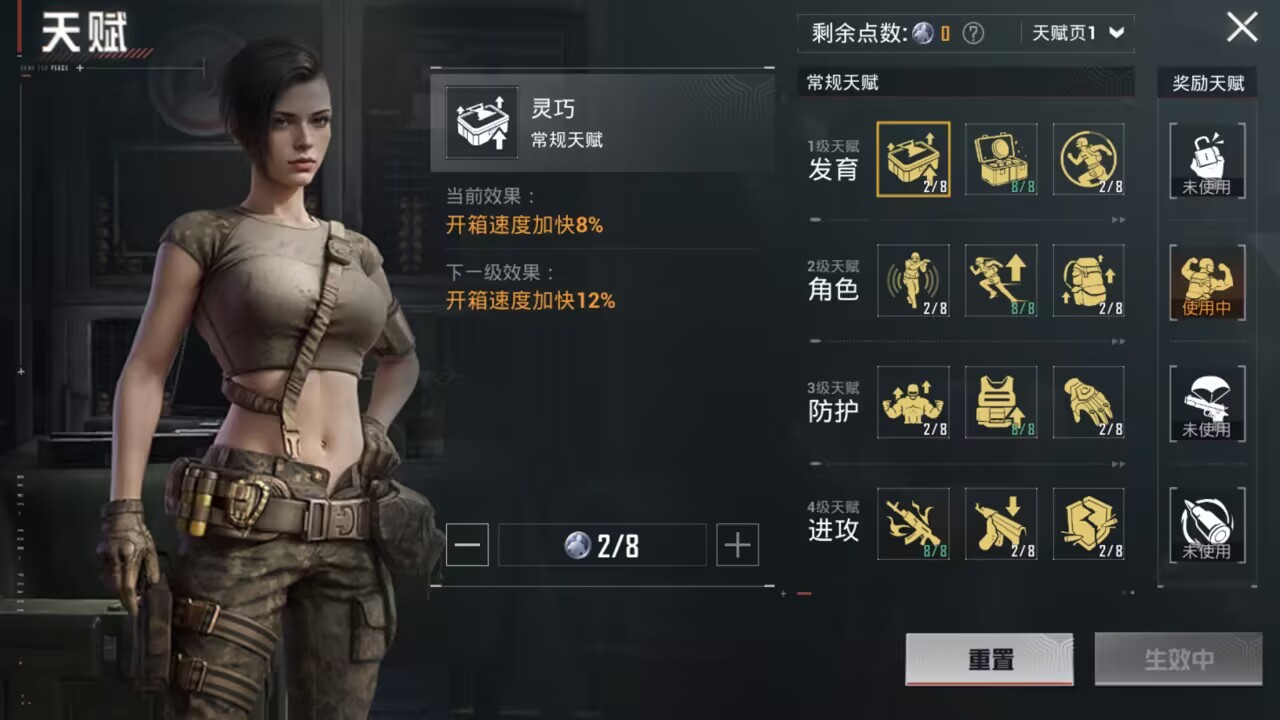Enable the unused padlock bonus talent
The width and height of the screenshot is (1280, 720).
[x=1207, y=160]
